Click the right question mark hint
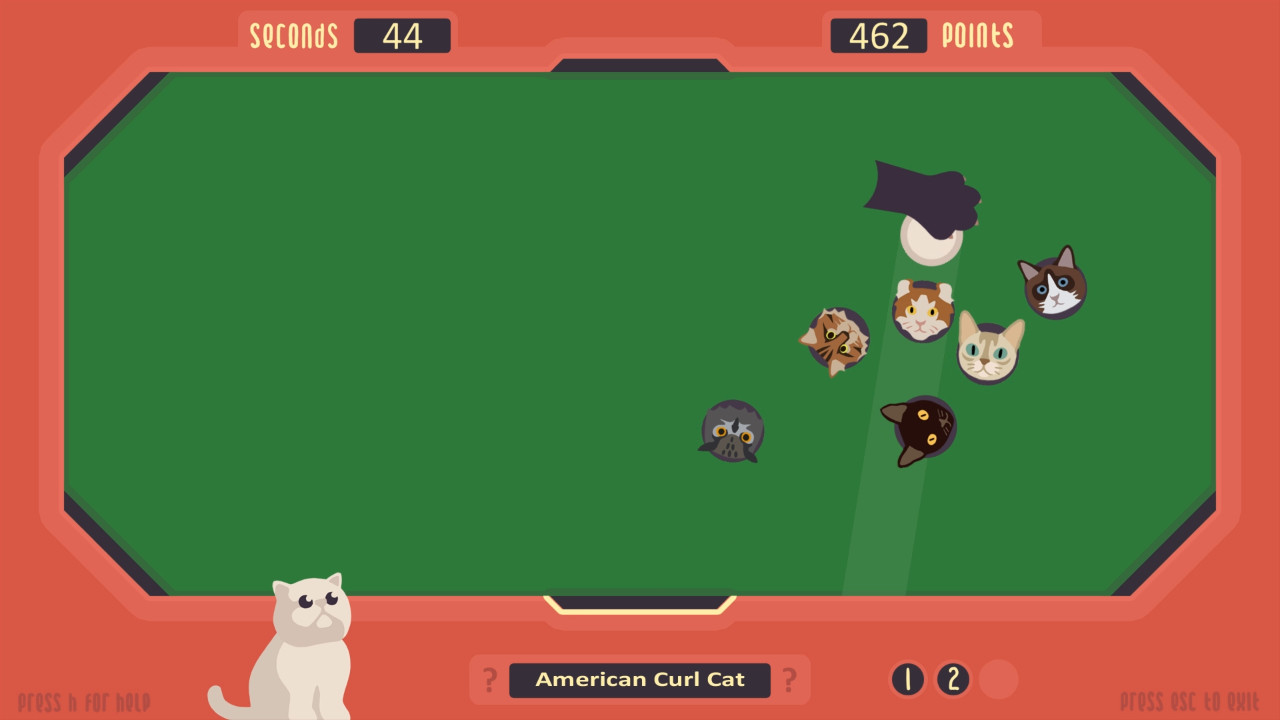The image size is (1280, 720). coord(791,679)
